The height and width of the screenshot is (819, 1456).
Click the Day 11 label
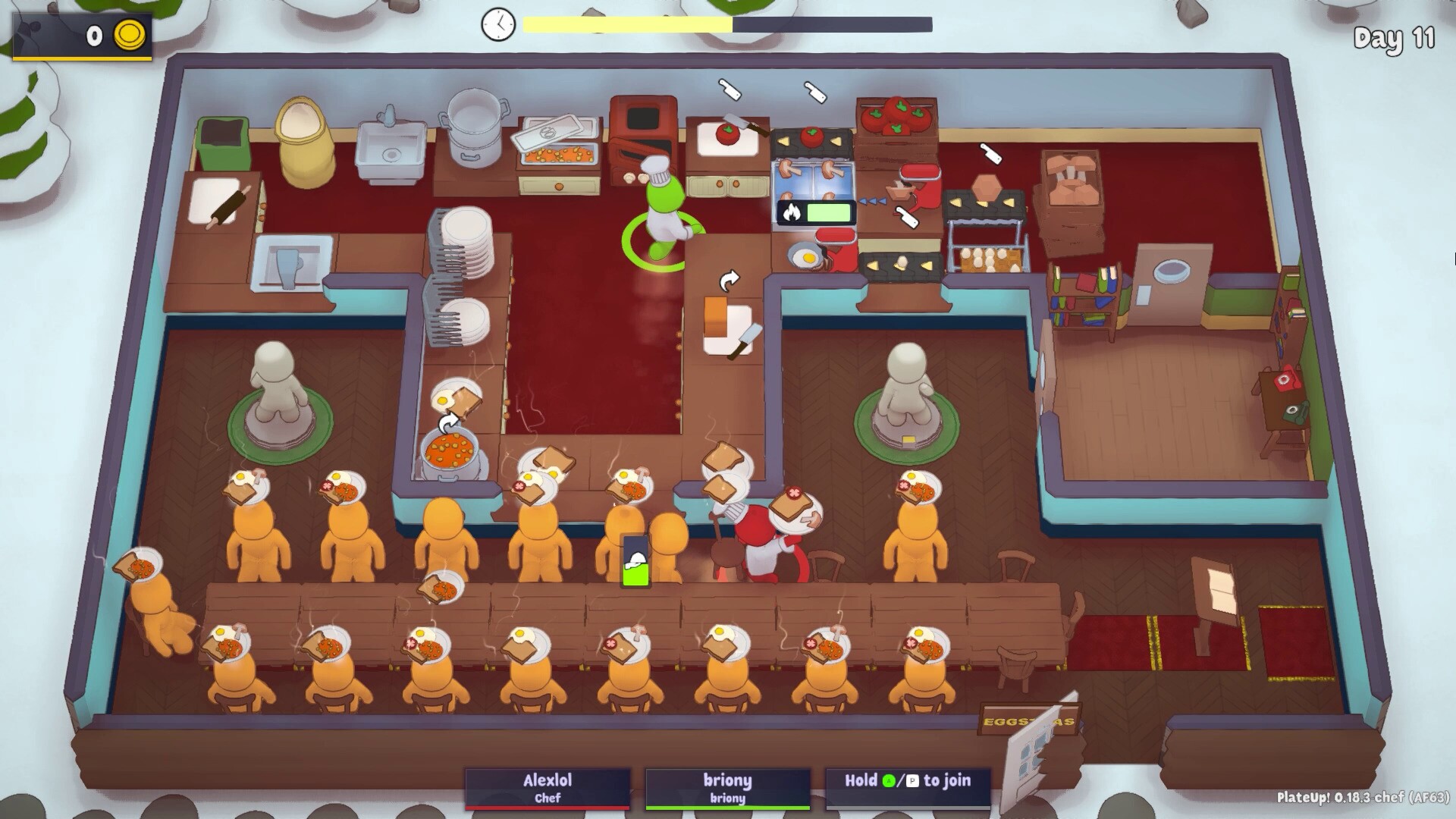click(x=1394, y=43)
